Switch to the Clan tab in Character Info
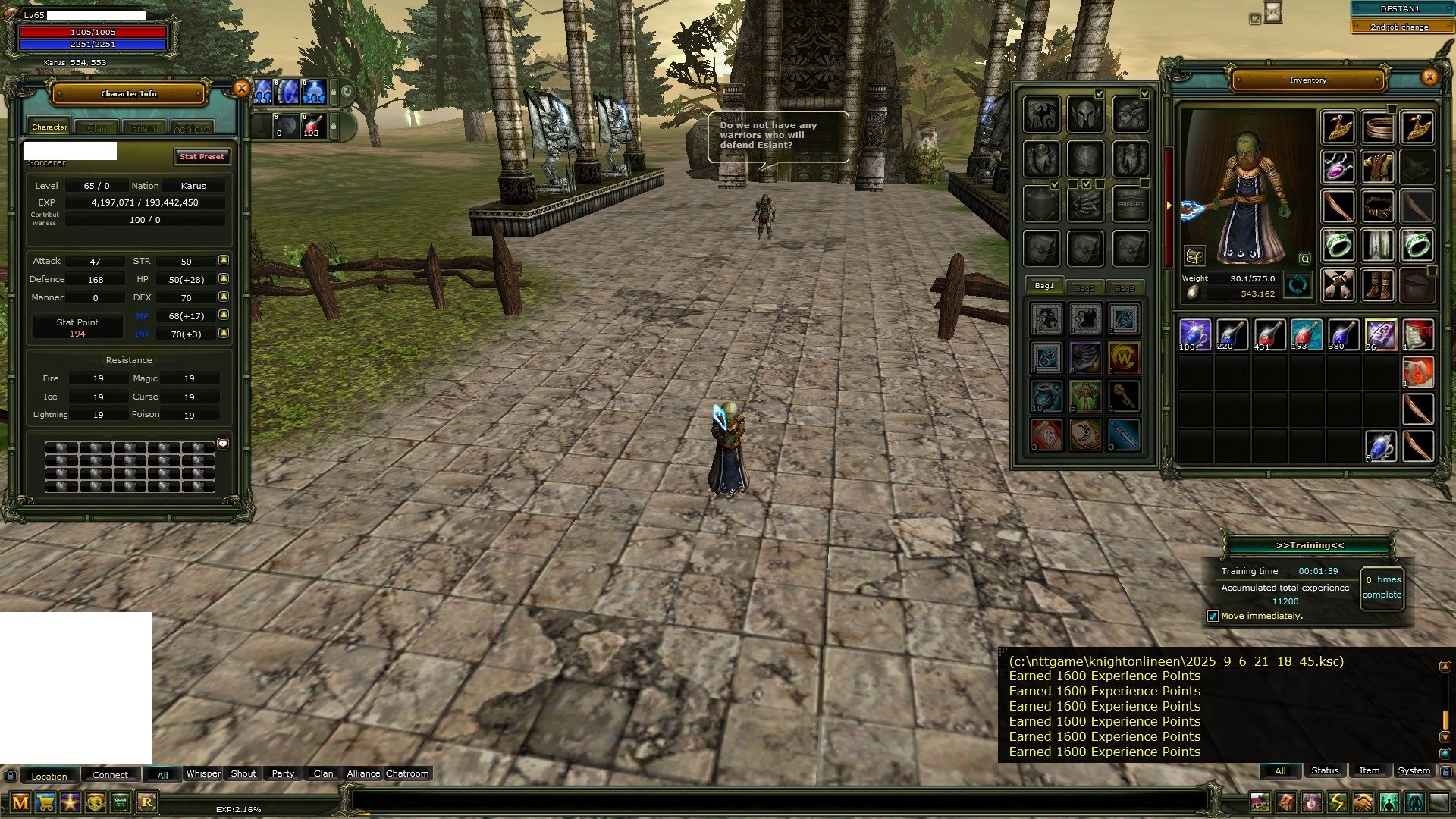1456x819 pixels. (x=97, y=128)
